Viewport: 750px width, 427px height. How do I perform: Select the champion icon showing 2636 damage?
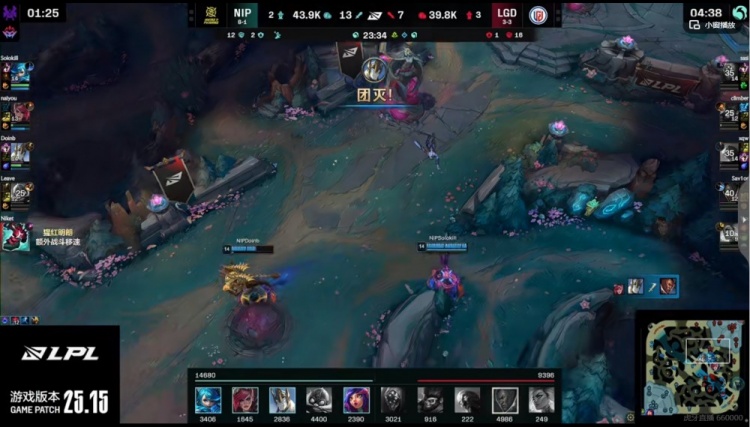click(282, 398)
